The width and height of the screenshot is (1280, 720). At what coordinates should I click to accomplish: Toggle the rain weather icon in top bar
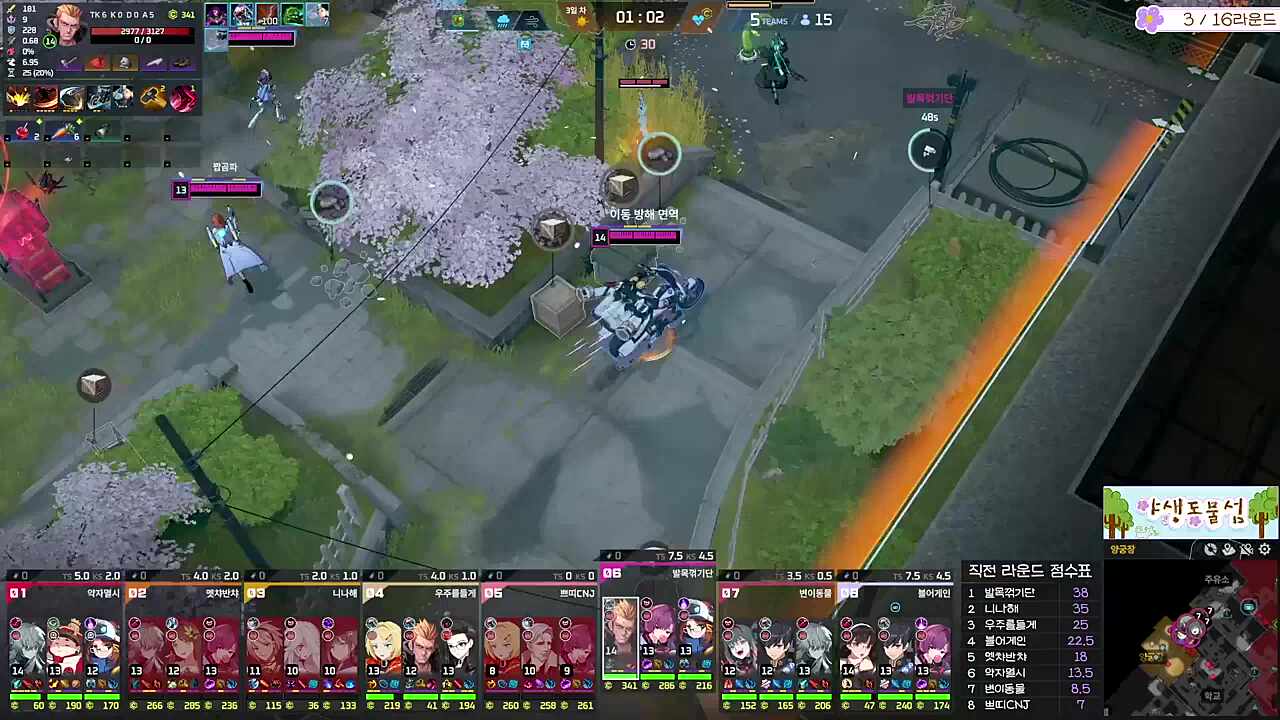tap(503, 20)
